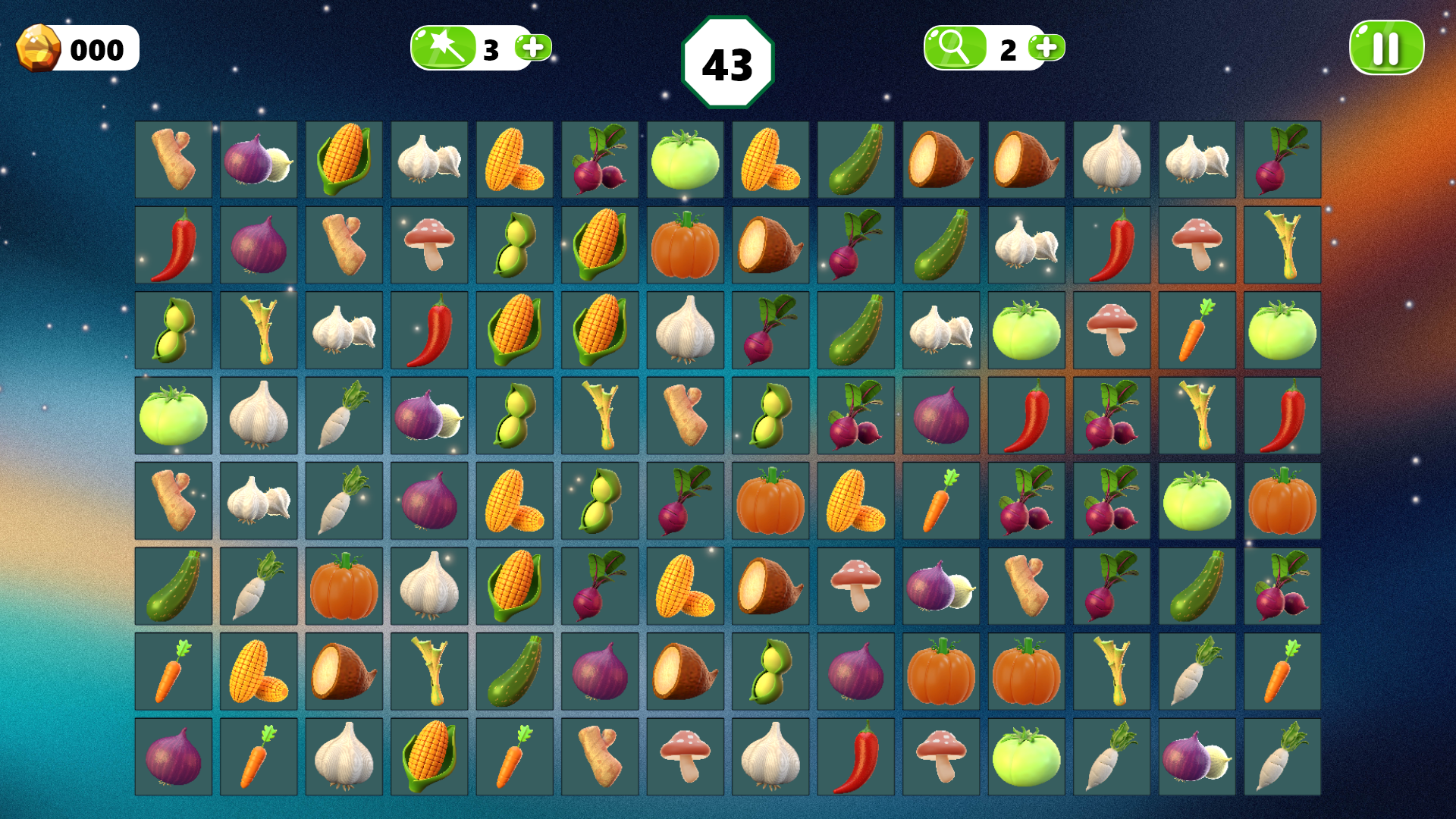Image resolution: width=1456 pixels, height=819 pixels.
Task: Use the magic wand shuffle power-up
Action: [444, 48]
